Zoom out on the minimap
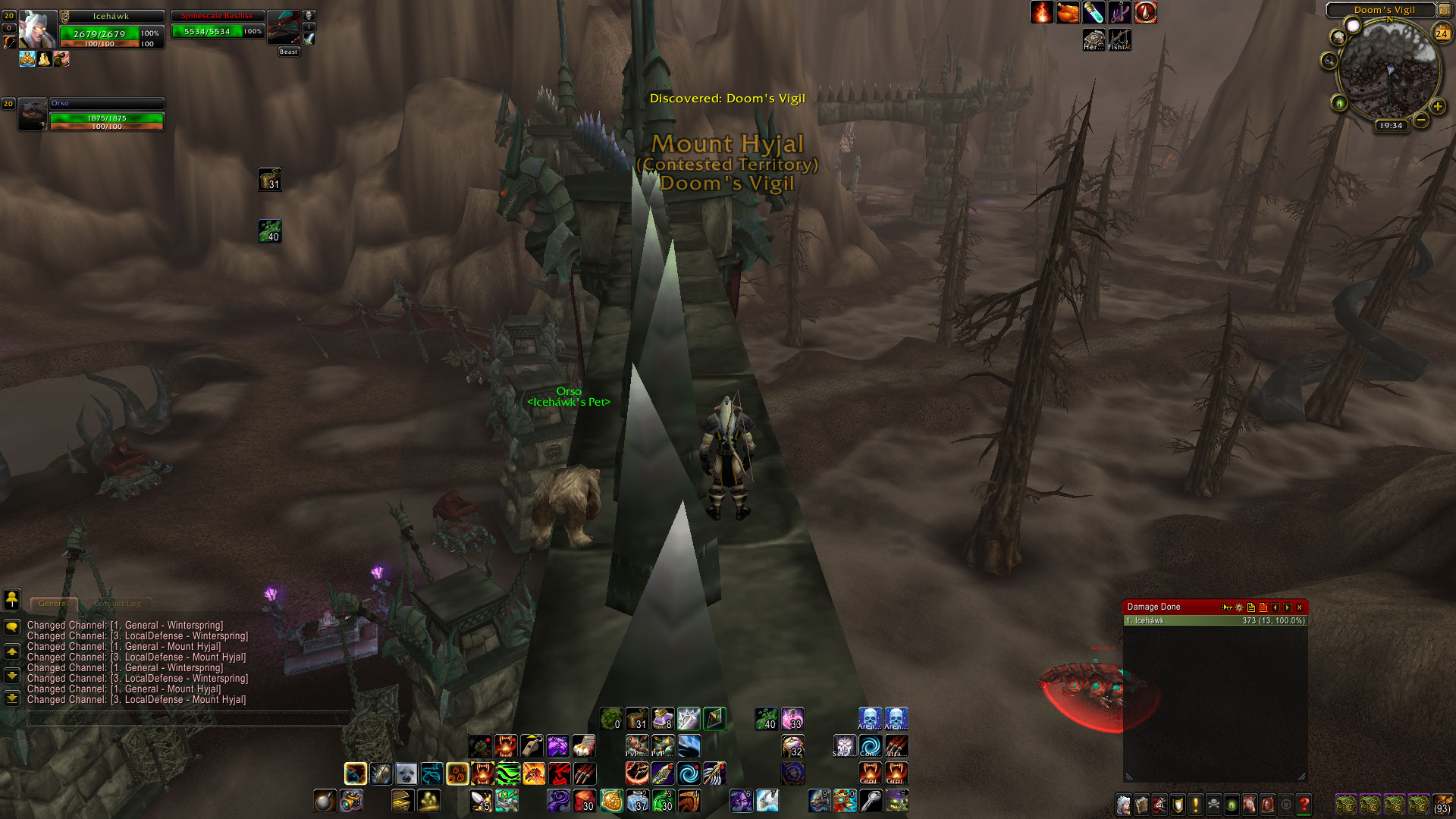The height and width of the screenshot is (819, 1456). pos(1420,120)
